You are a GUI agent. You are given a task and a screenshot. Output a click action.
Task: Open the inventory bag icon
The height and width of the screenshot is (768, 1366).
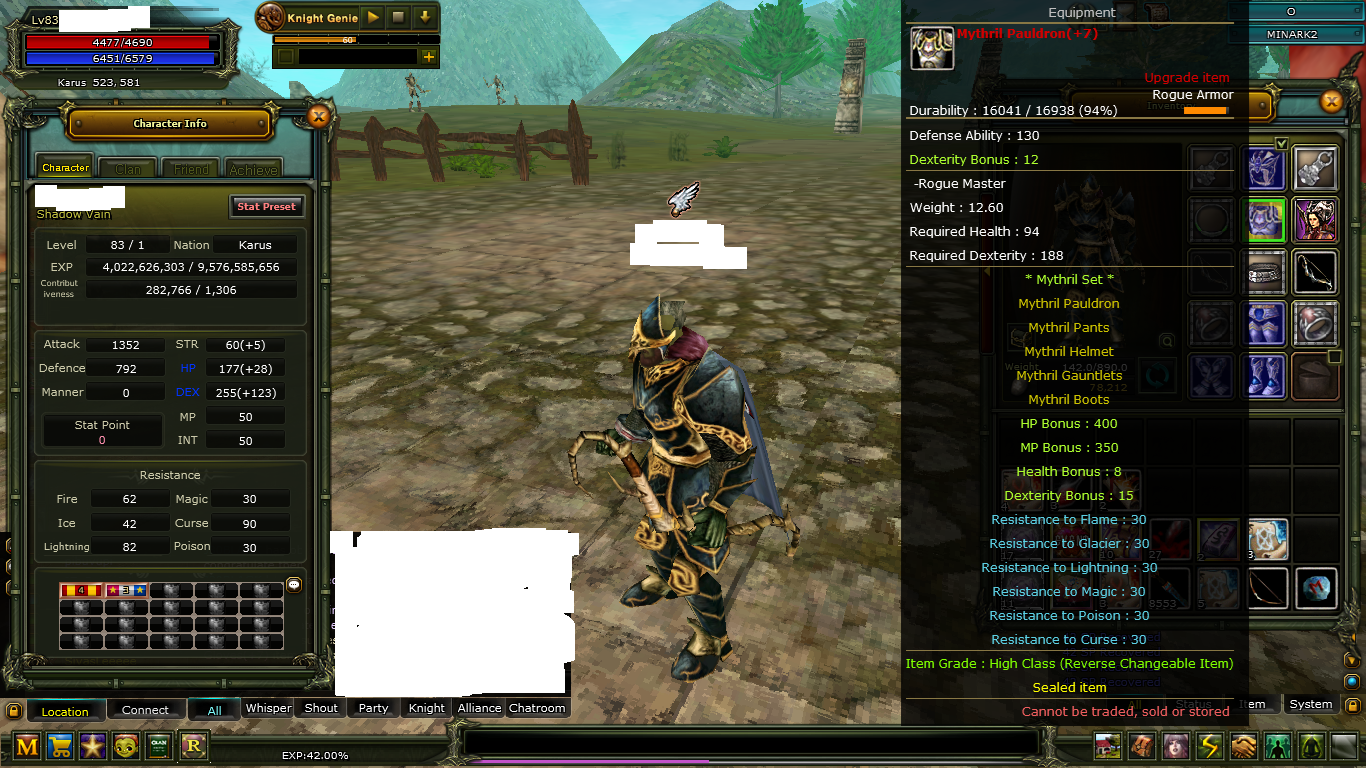(x=1140, y=746)
